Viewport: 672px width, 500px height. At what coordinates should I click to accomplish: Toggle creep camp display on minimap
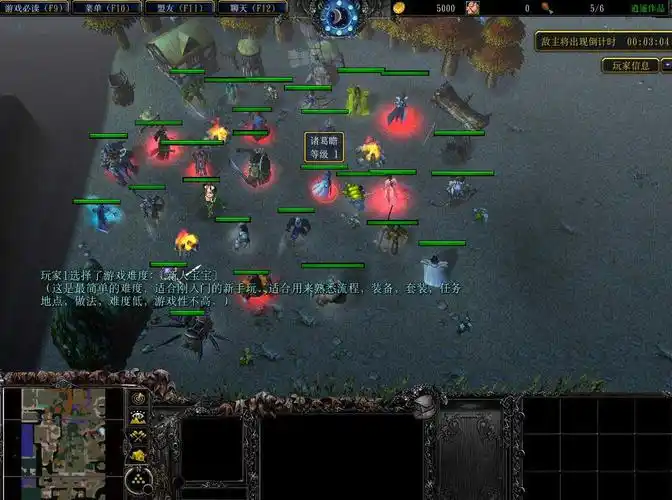pyautogui.click(x=139, y=455)
